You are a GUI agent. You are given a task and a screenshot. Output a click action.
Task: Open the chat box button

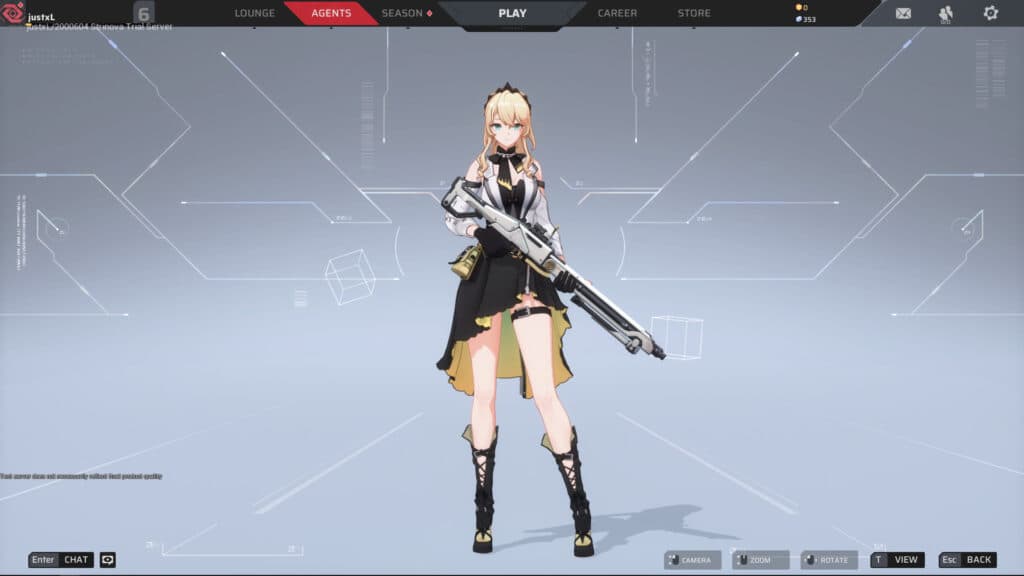(61, 560)
